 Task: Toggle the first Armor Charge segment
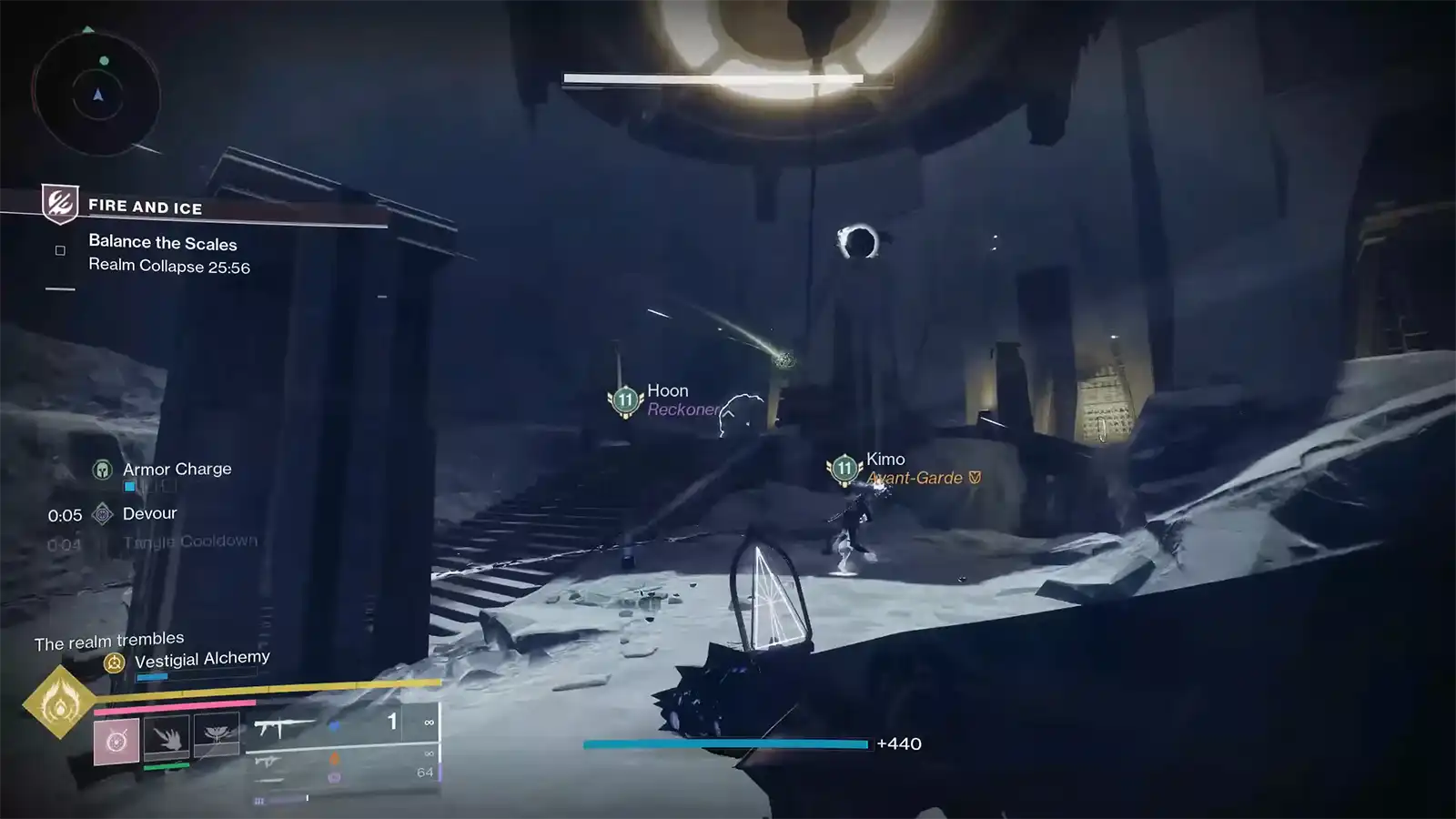(x=129, y=486)
